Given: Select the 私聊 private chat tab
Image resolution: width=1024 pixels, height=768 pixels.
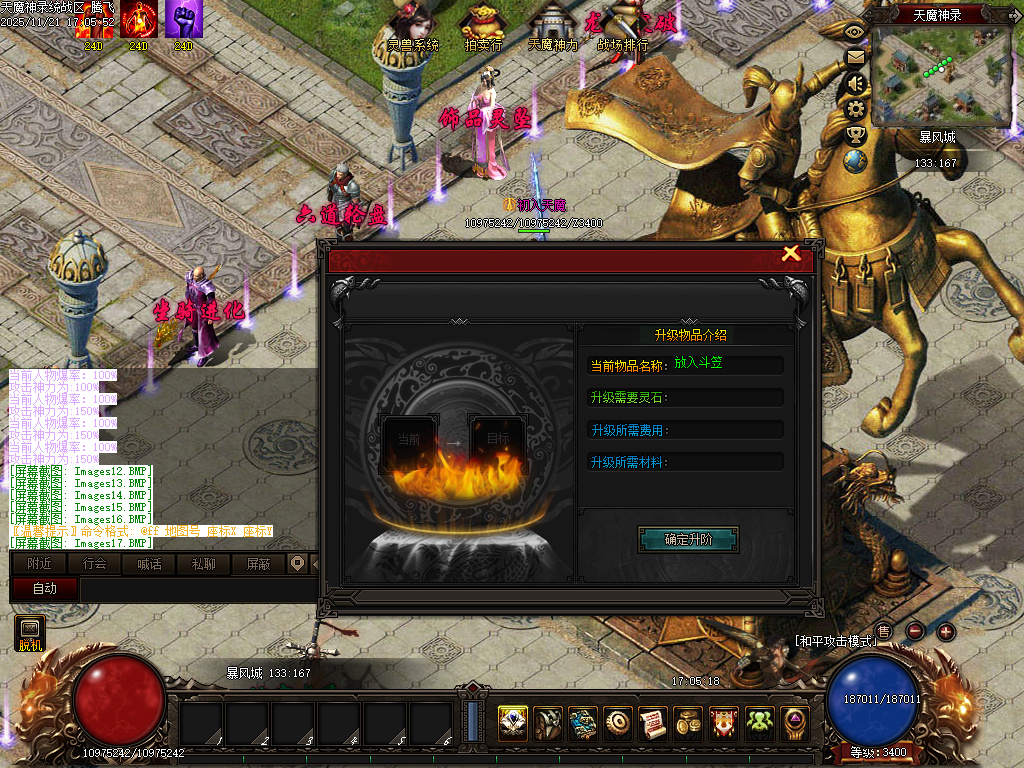Looking at the screenshot, I should pos(203,564).
